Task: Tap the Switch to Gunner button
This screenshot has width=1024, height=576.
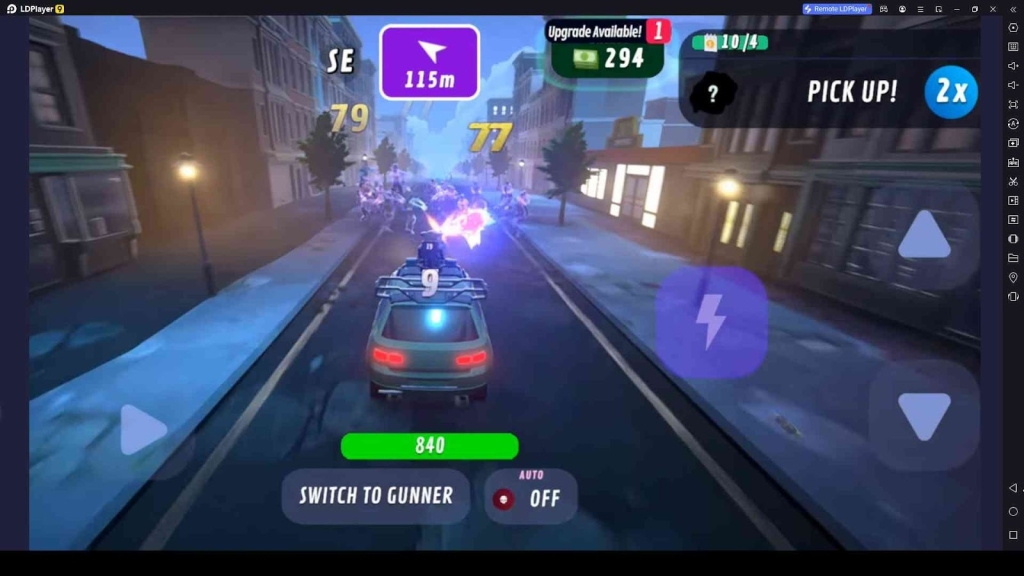Action: point(375,496)
